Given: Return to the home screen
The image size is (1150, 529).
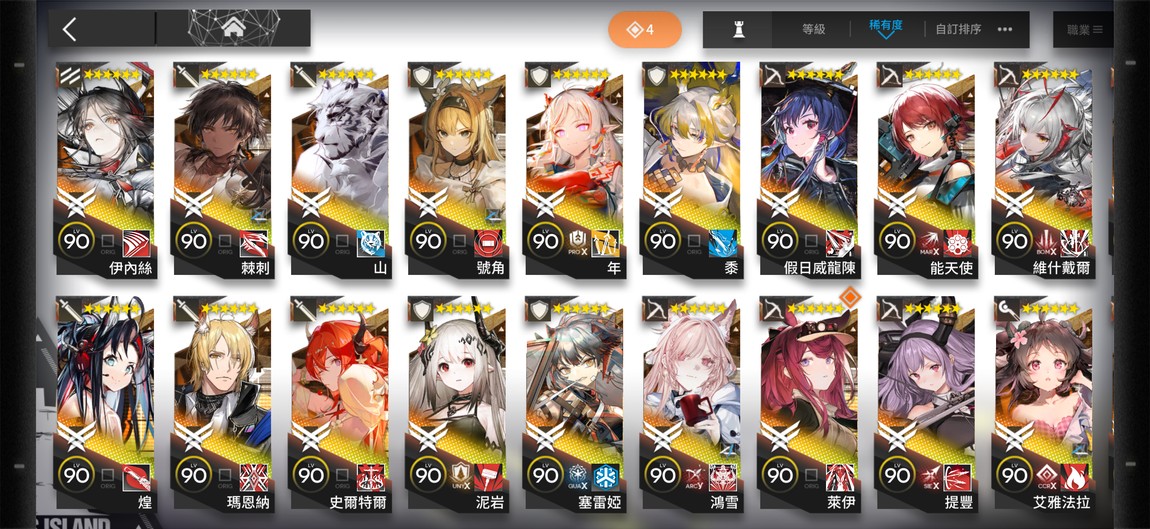Looking at the screenshot, I should 233,28.
